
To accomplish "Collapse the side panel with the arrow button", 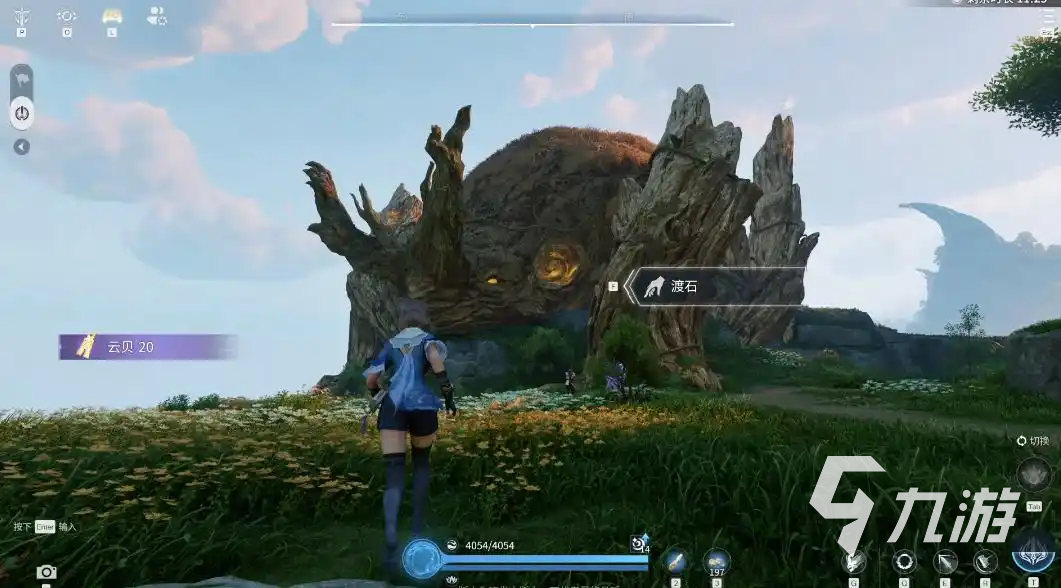I will click(22, 147).
